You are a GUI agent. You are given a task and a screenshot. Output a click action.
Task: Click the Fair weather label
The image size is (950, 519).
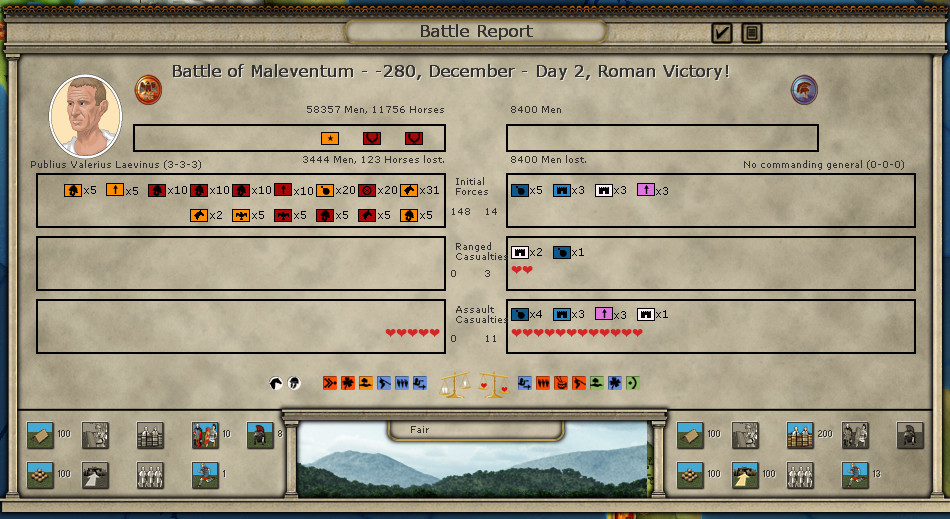pyautogui.click(x=420, y=430)
